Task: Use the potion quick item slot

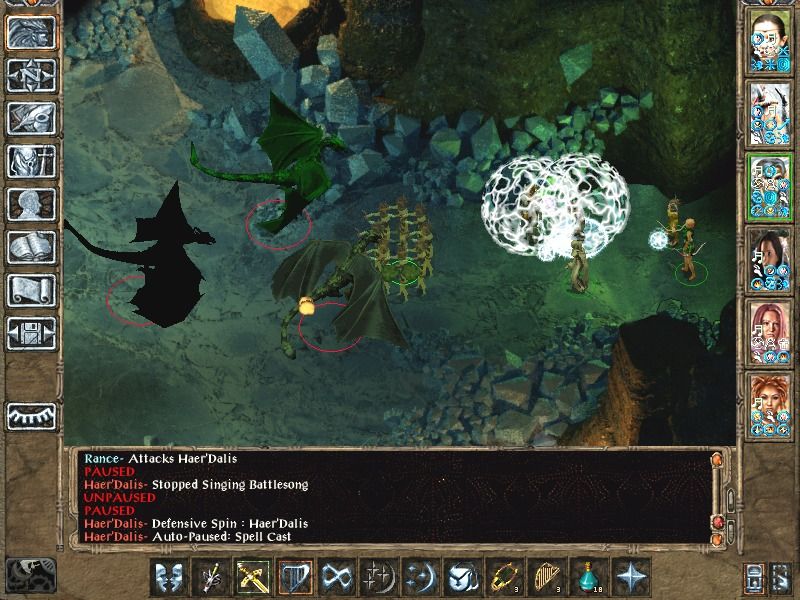Action: pos(587,578)
